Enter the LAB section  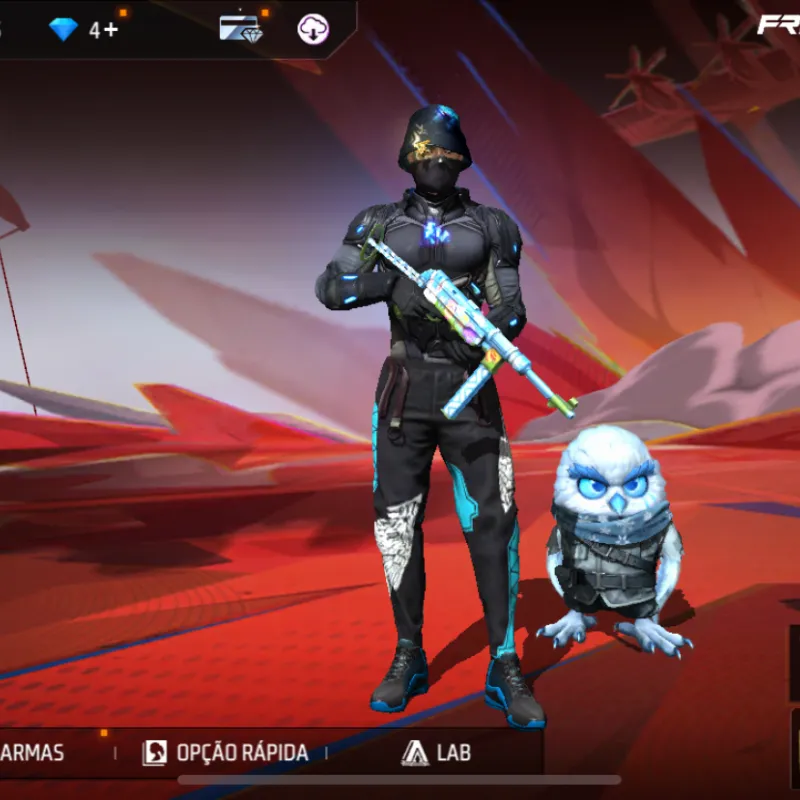[436, 753]
